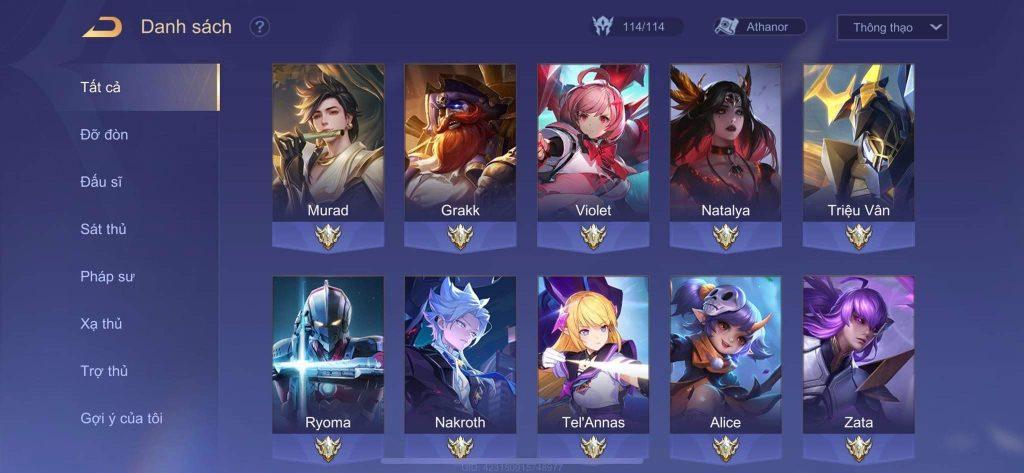The height and width of the screenshot is (473, 1024).
Task: Show the Sát thủ heroes
Action: click(103, 229)
